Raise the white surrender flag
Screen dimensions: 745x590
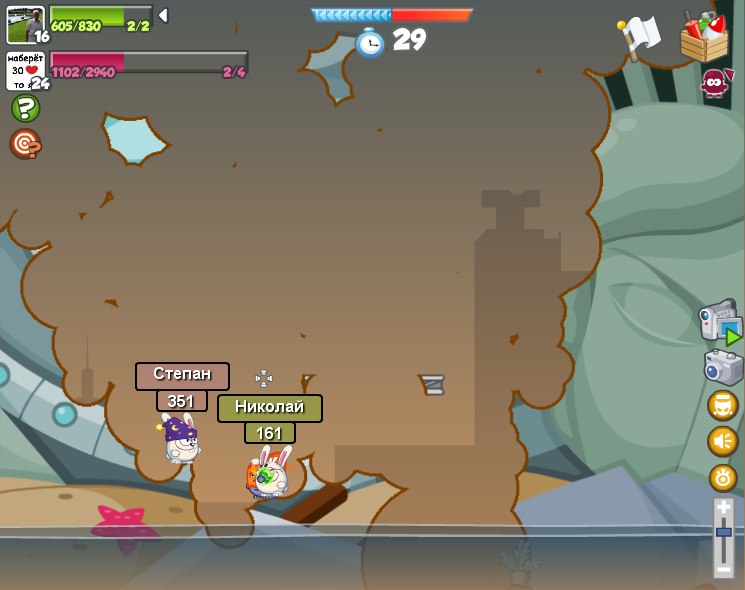click(639, 37)
